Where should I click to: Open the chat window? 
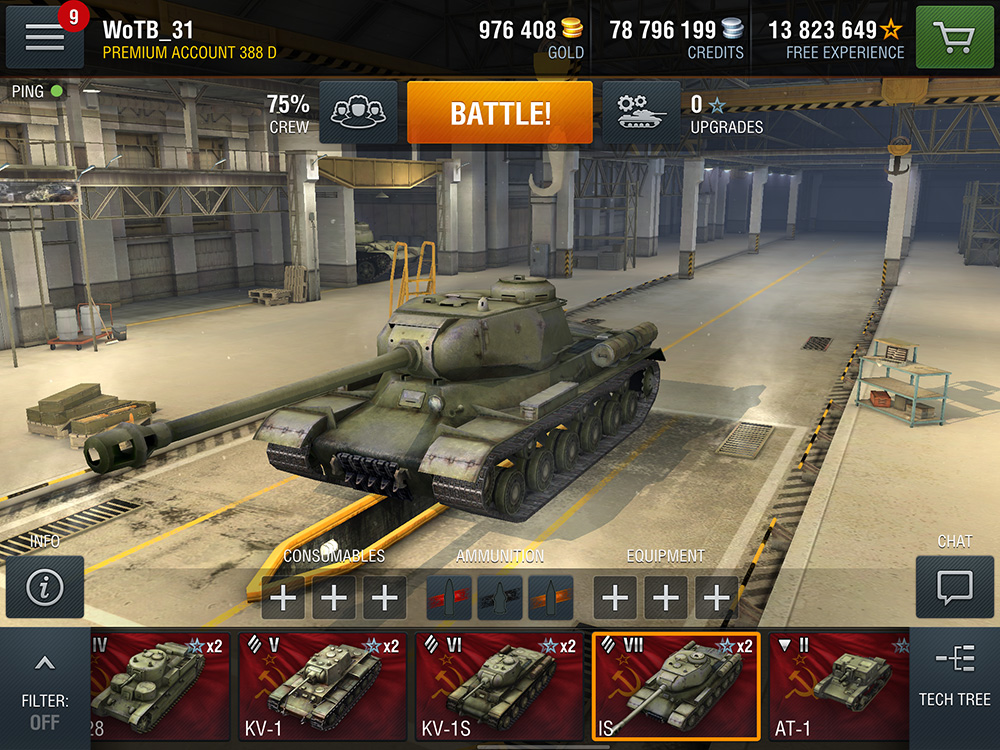pyautogui.click(x=954, y=587)
